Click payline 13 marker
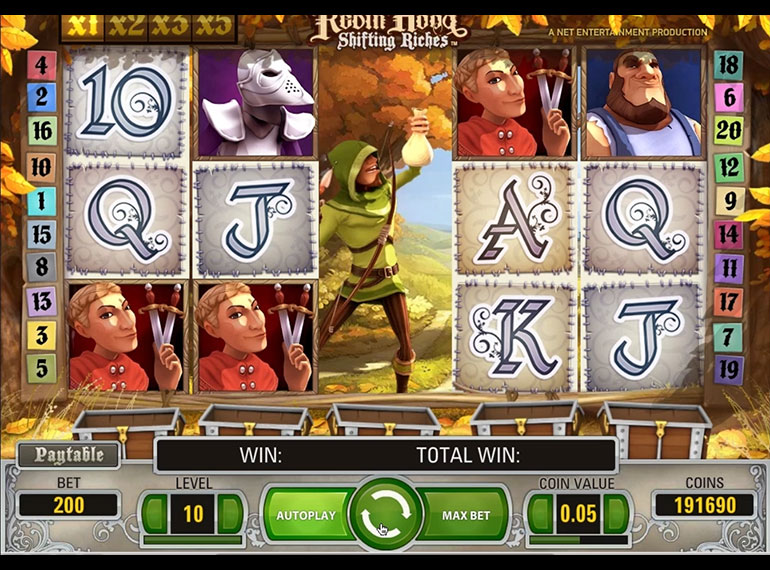770x570 pixels. (41, 300)
